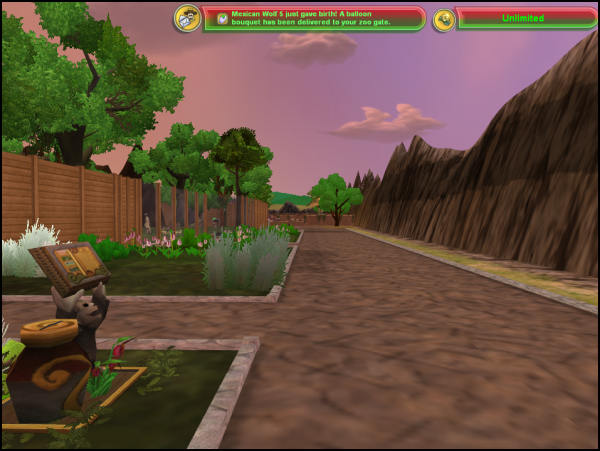Open the gold coin money icon

444,19
